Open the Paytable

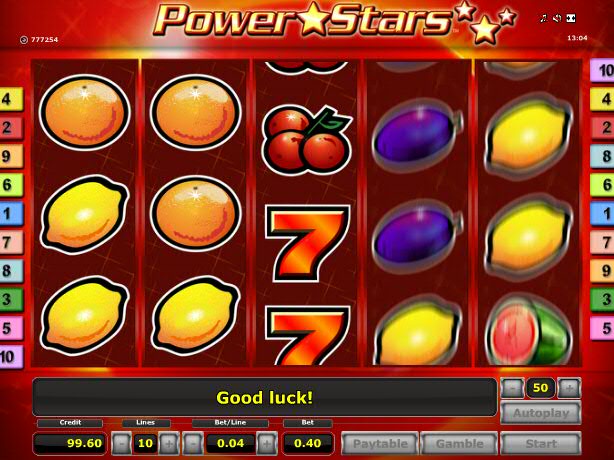pyautogui.click(x=380, y=443)
